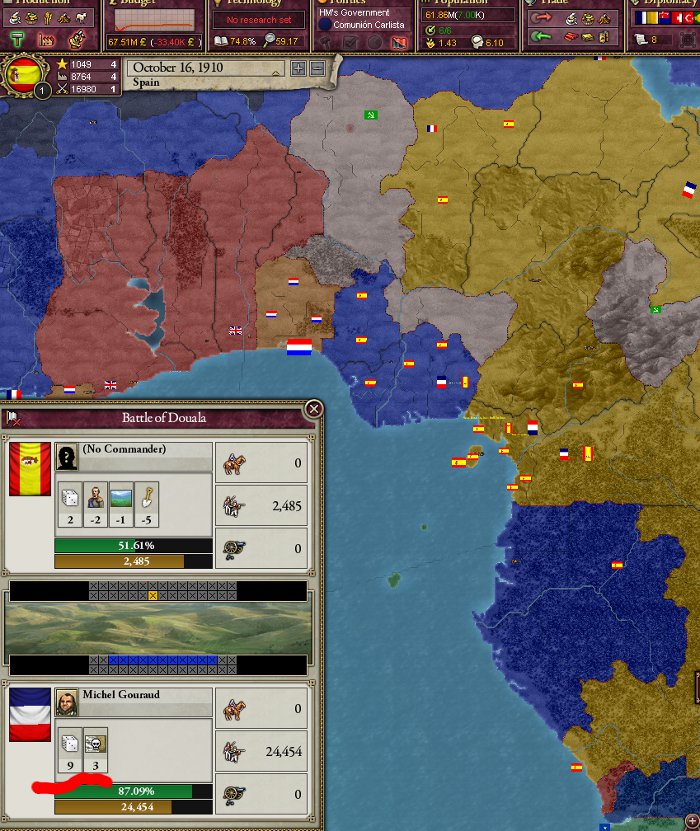Decrease game speed with the minus button
Viewport: 700px width, 831px height.
click(x=317, y=68)
